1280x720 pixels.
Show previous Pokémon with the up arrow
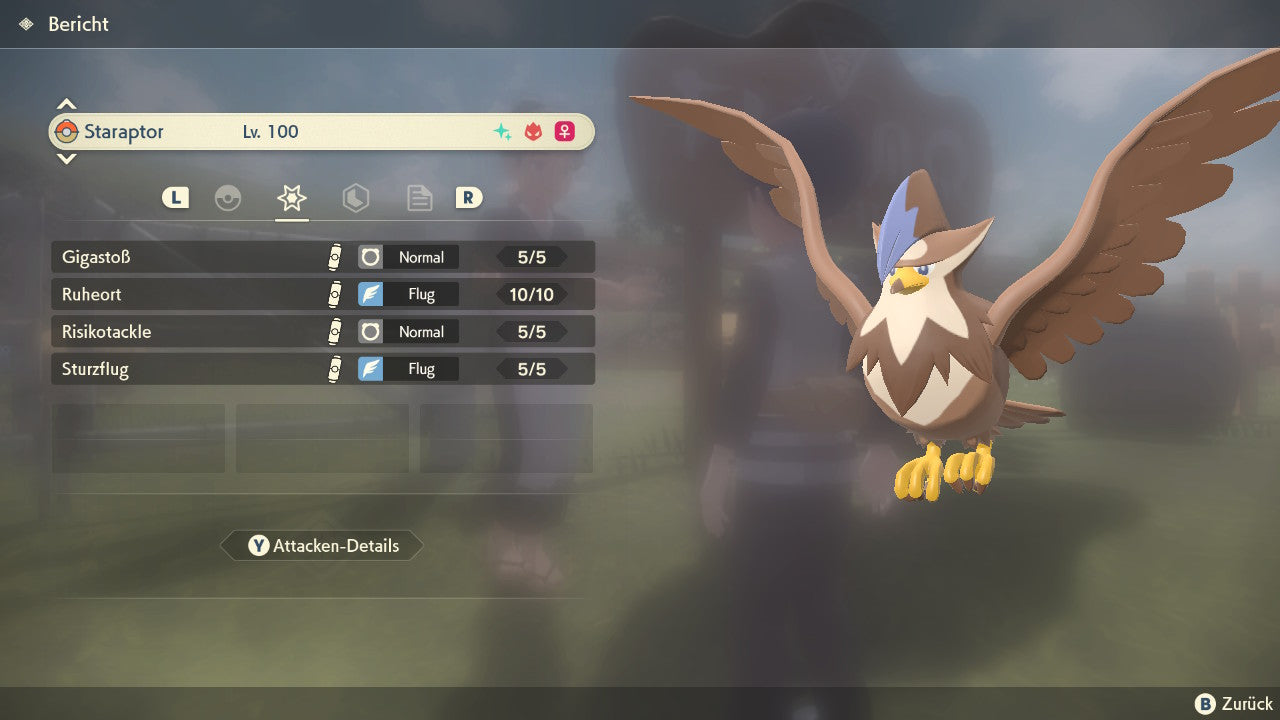(x=66, y=104)
